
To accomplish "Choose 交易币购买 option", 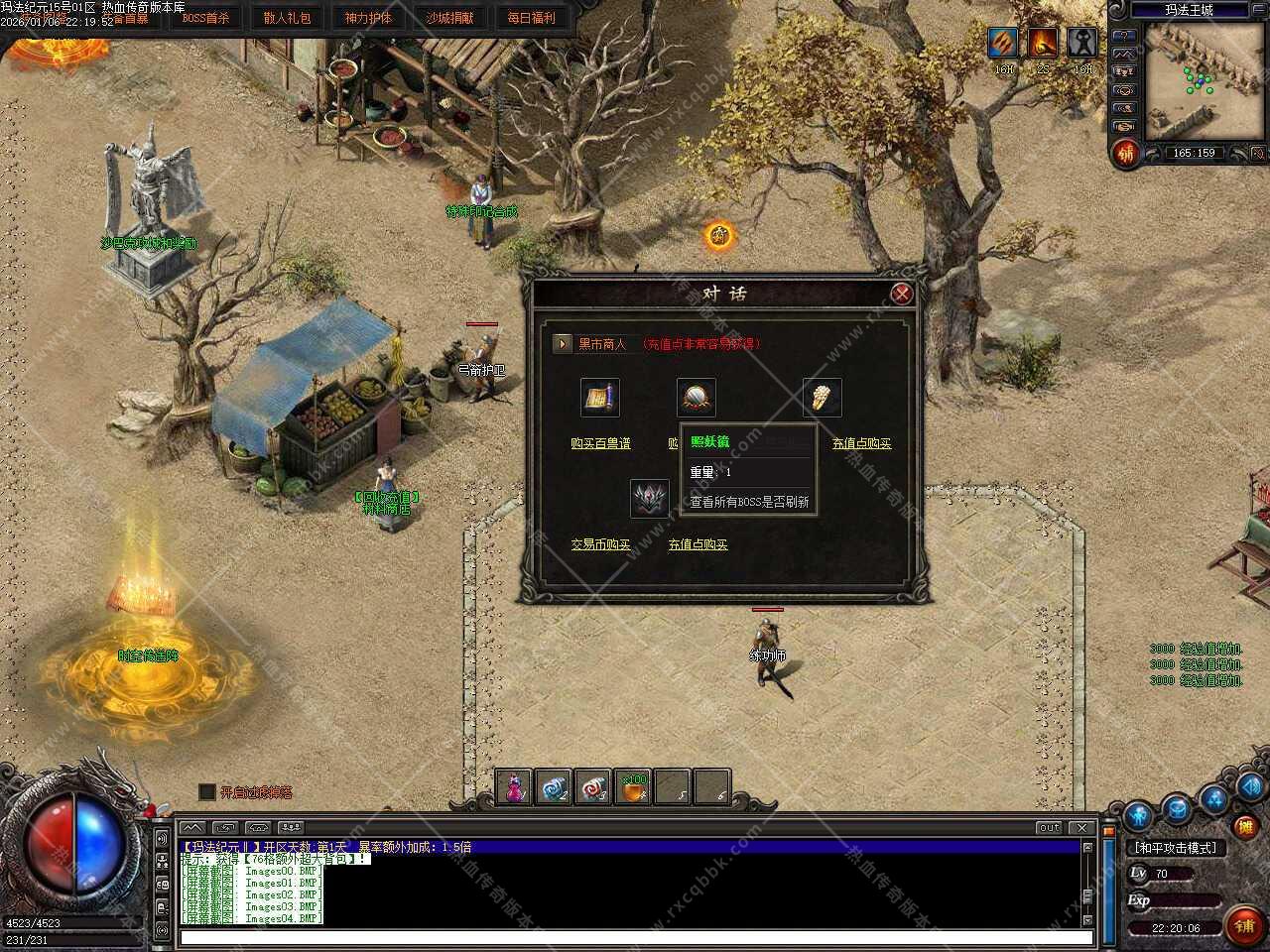I will 600,544.
